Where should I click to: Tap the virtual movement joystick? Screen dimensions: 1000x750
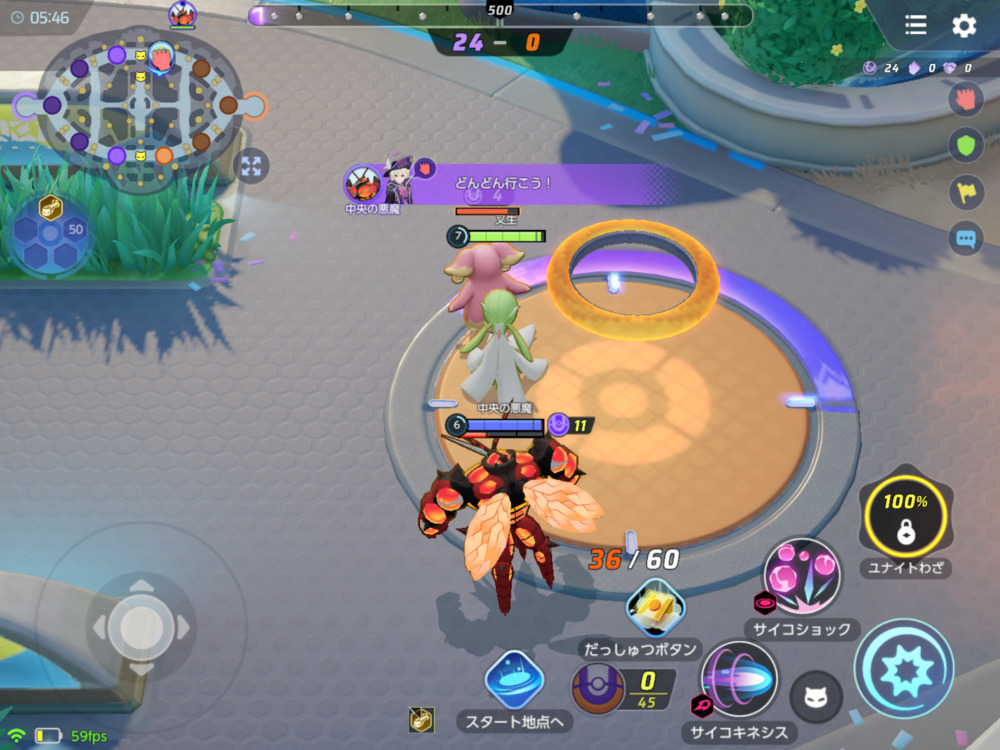141,626
